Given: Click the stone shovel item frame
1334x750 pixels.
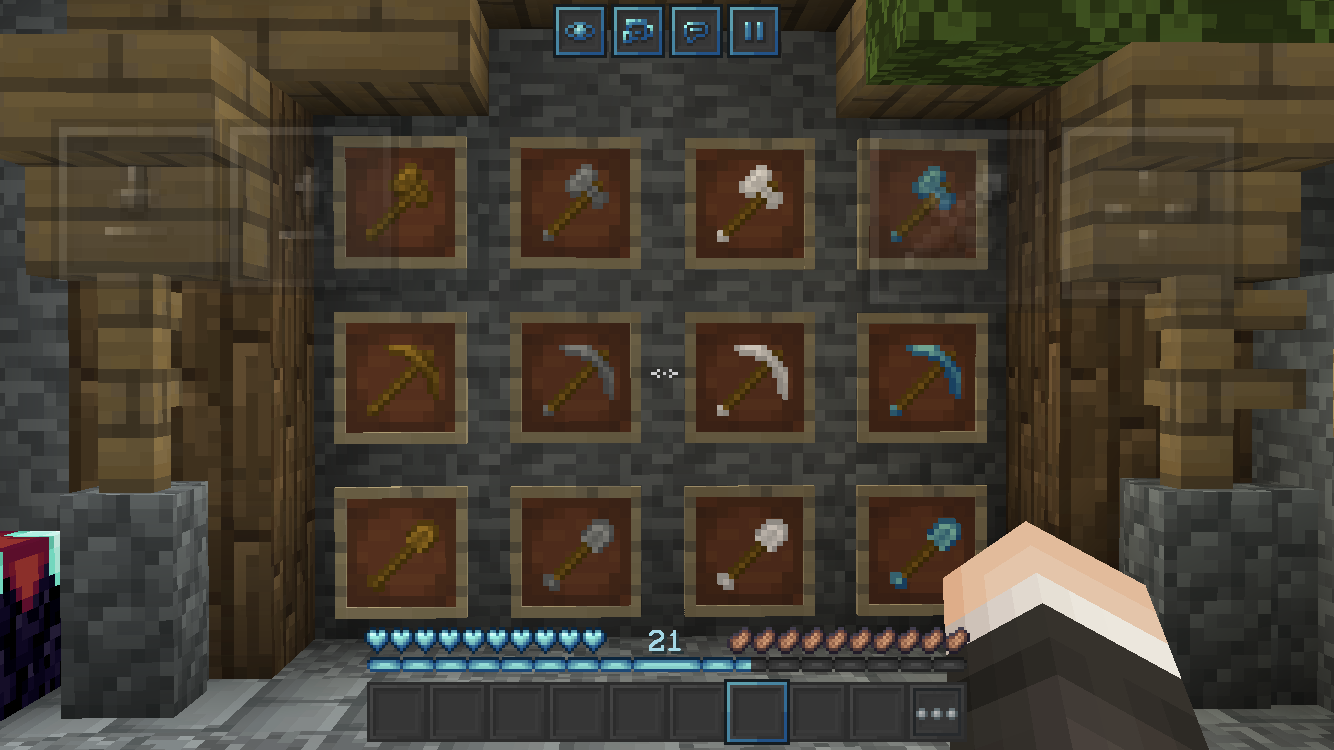Looking at the screenshot, I should (x=578, y=552).
